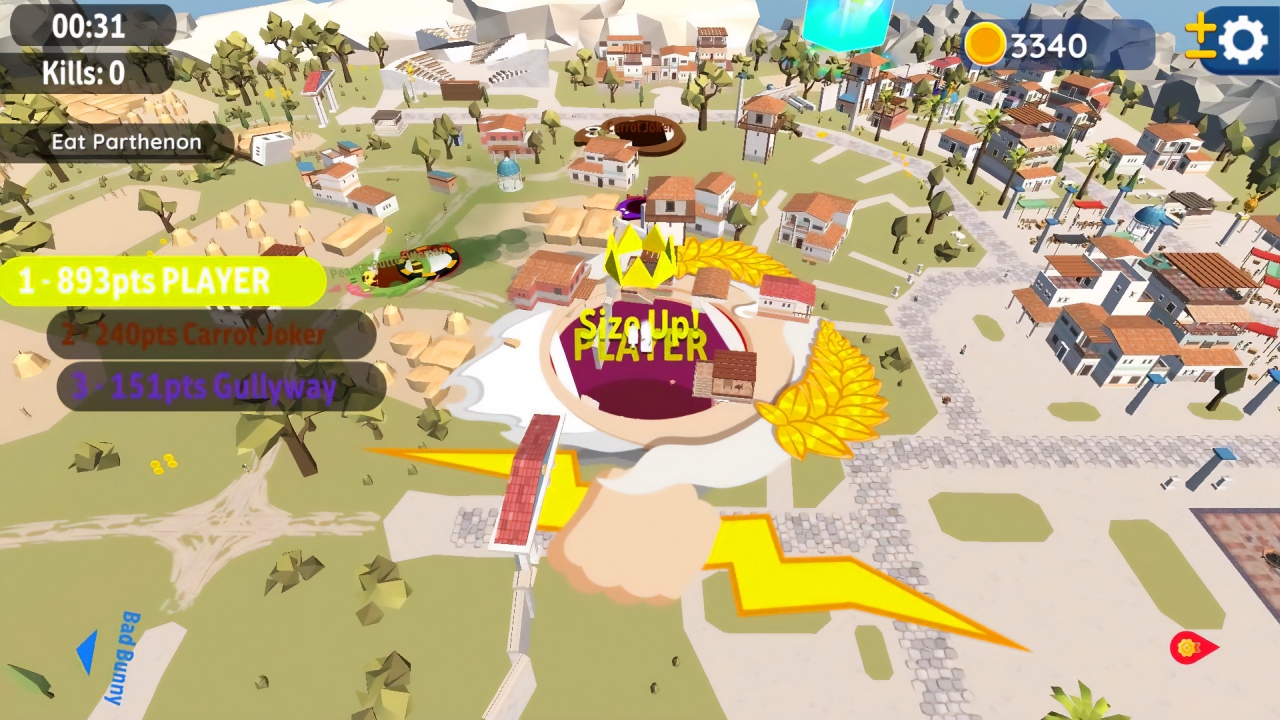This screenshot has height=720, width=1280.
Task: Collect the glowing teal reward cube
Action: click(846, 20)
